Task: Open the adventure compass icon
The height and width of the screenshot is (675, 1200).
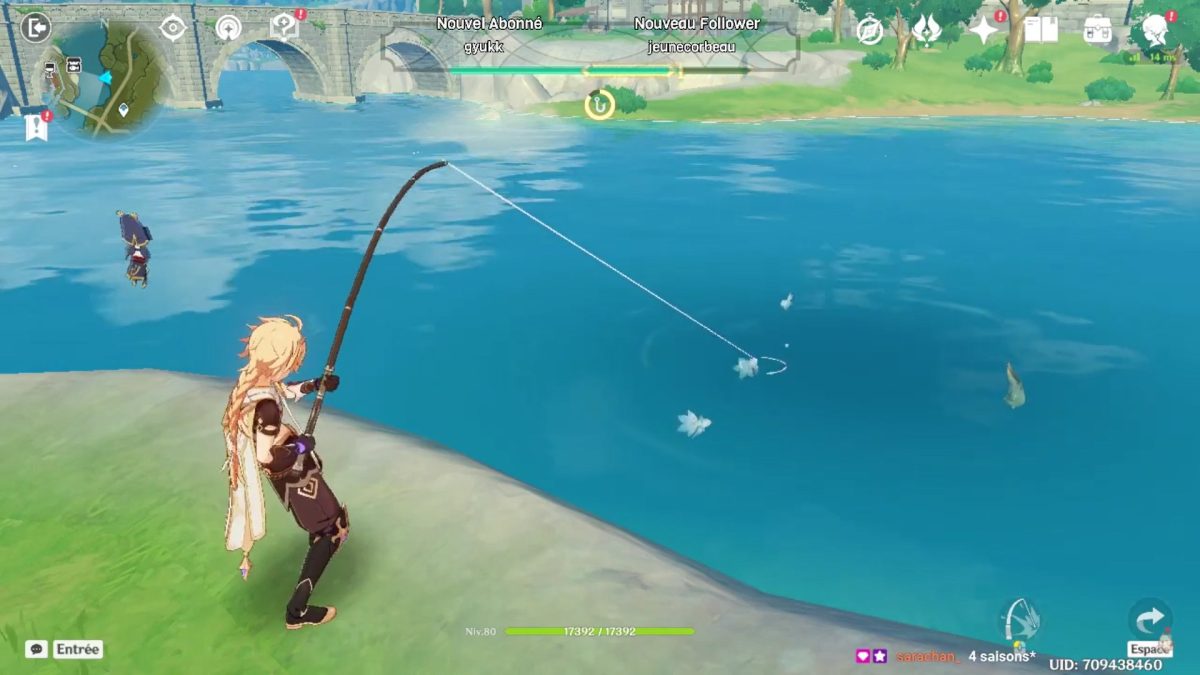Action: click(870, 30)
